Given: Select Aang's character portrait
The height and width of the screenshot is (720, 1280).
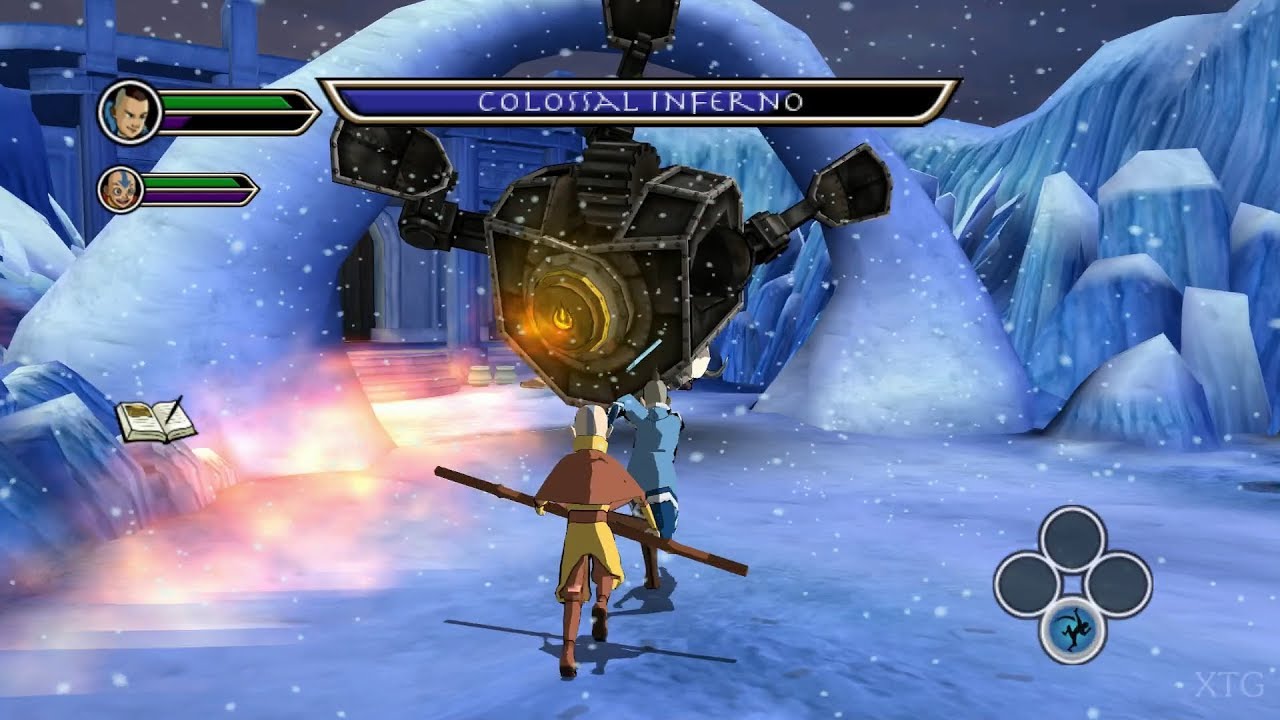Looking at the screenshot, I should pos(122,190).
